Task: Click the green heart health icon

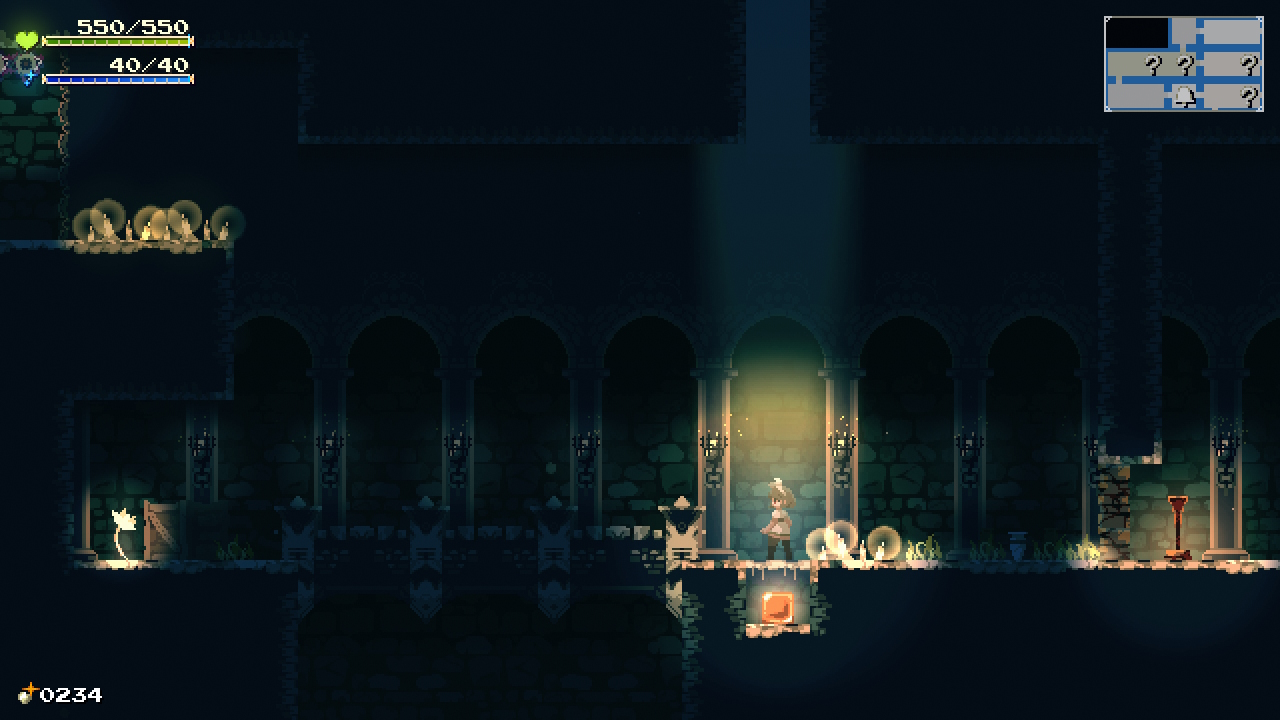Action: (25, 40)
